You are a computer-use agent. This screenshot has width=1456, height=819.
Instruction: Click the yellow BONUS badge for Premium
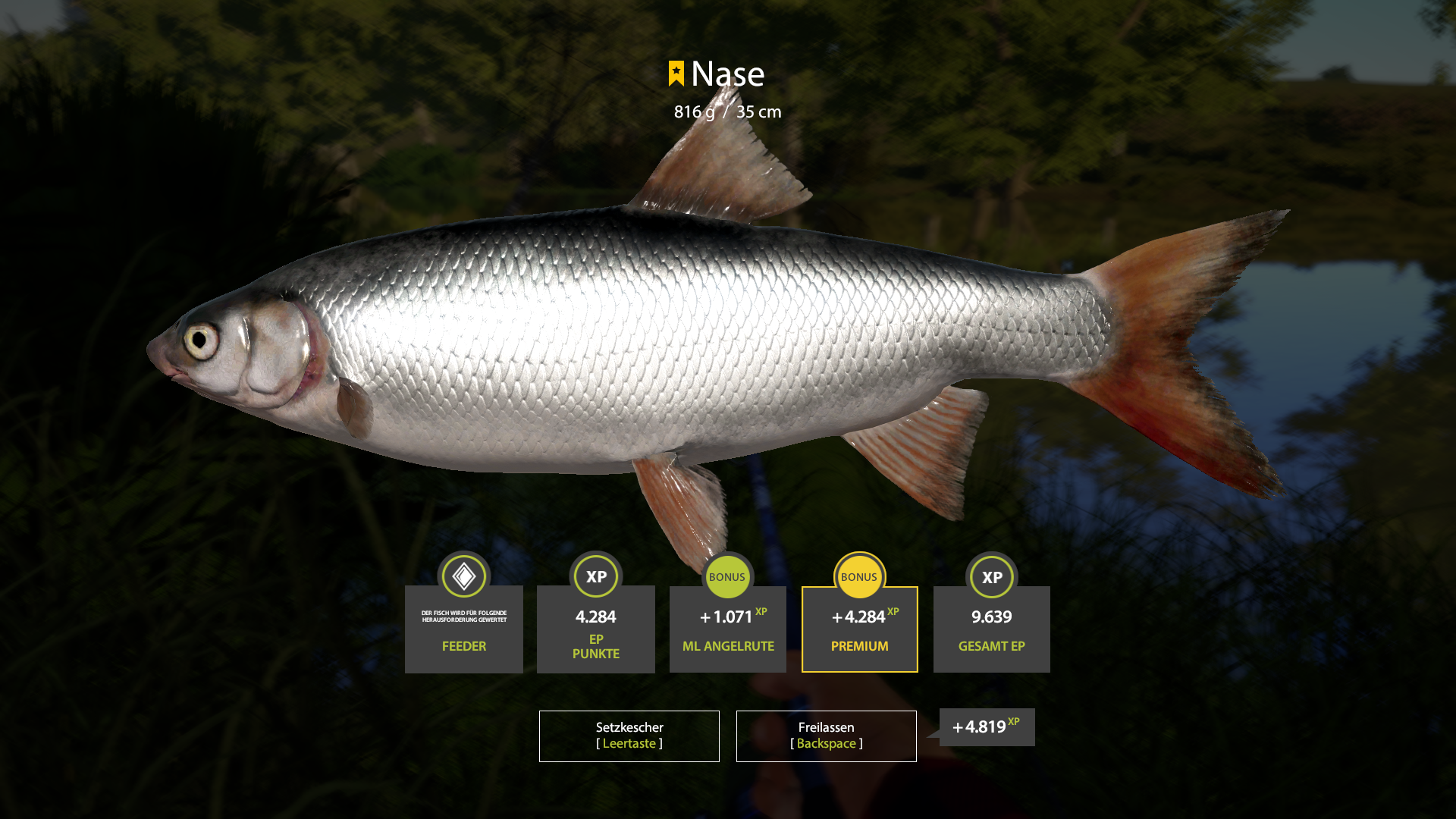pos(859,576)
